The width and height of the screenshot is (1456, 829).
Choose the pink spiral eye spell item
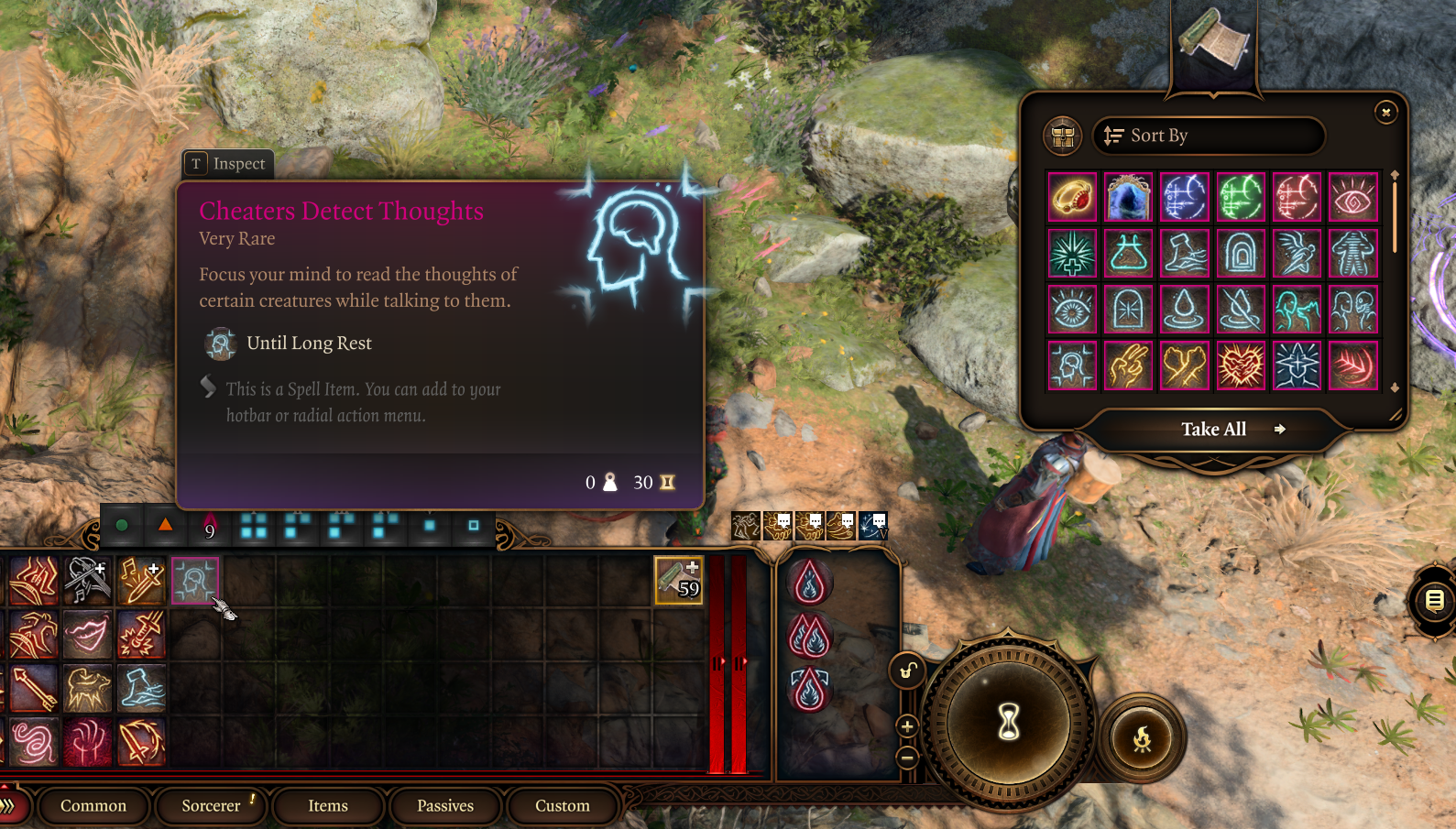[1352, 196]
